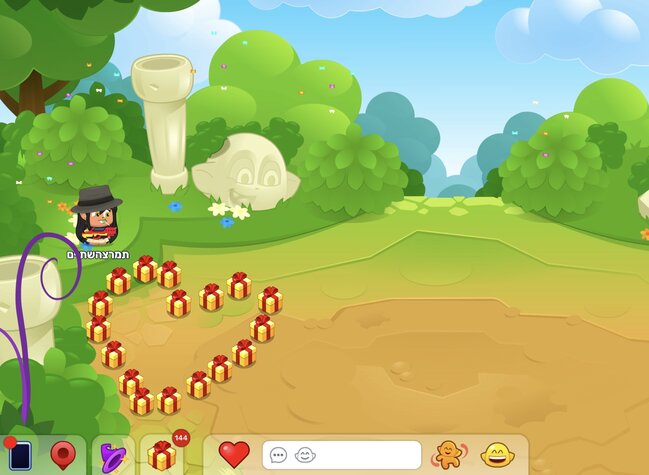Open the smiley emoji picker in chat
Image resolution: width=649 pixels, height=475 pixels.
click(x=305, y=455)
